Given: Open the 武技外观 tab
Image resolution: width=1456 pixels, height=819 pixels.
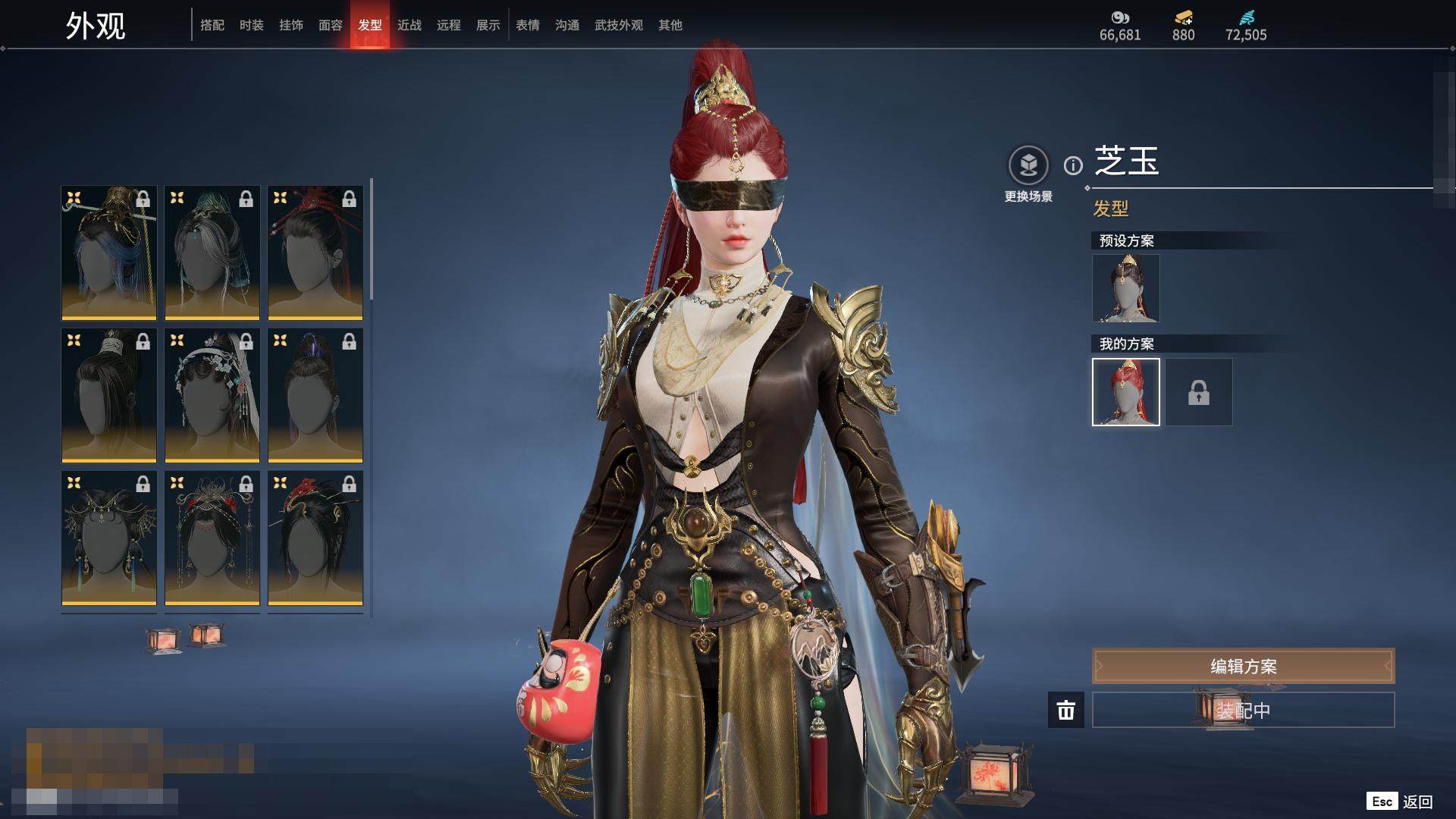Looking at the screenshot, I should (x=619, y=25).
